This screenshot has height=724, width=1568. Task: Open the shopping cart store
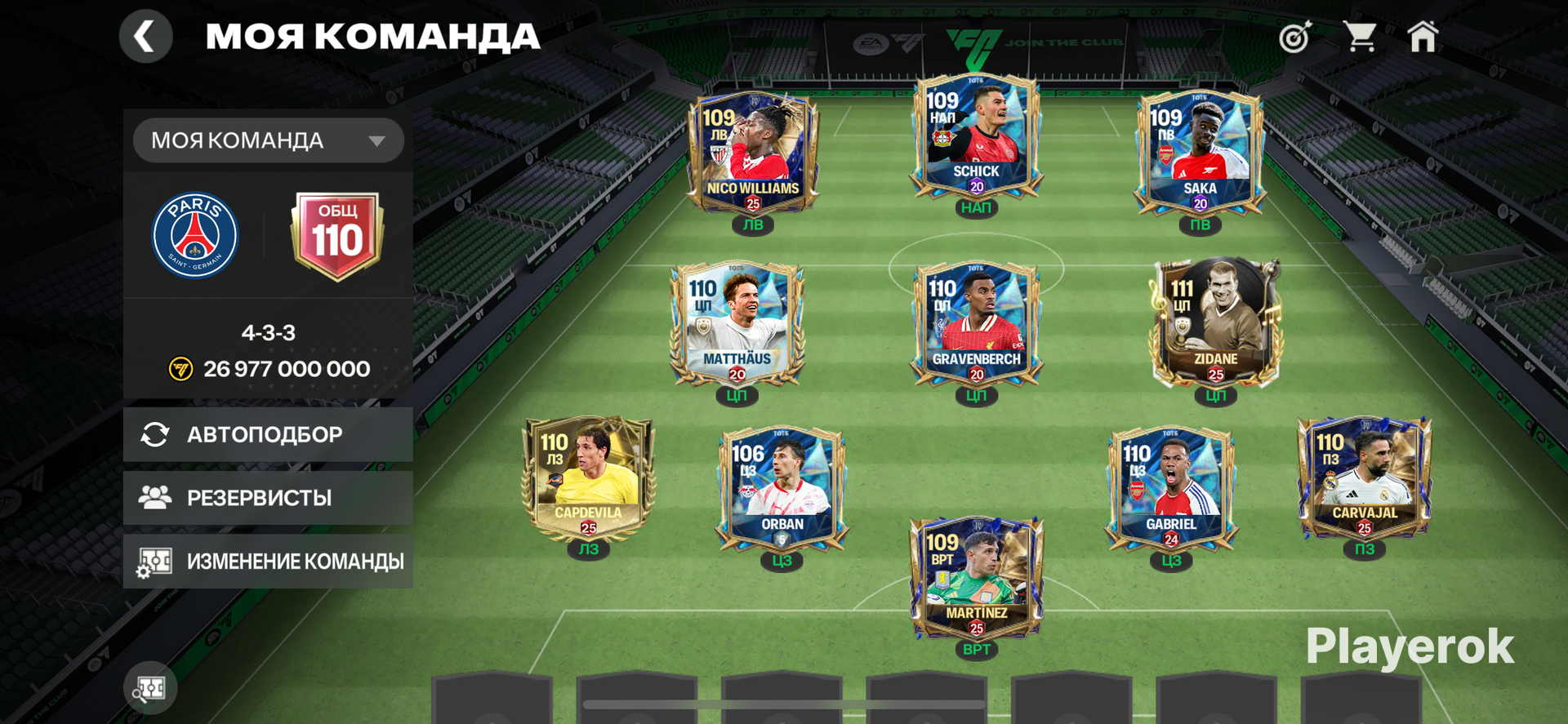coord(1360,37)
